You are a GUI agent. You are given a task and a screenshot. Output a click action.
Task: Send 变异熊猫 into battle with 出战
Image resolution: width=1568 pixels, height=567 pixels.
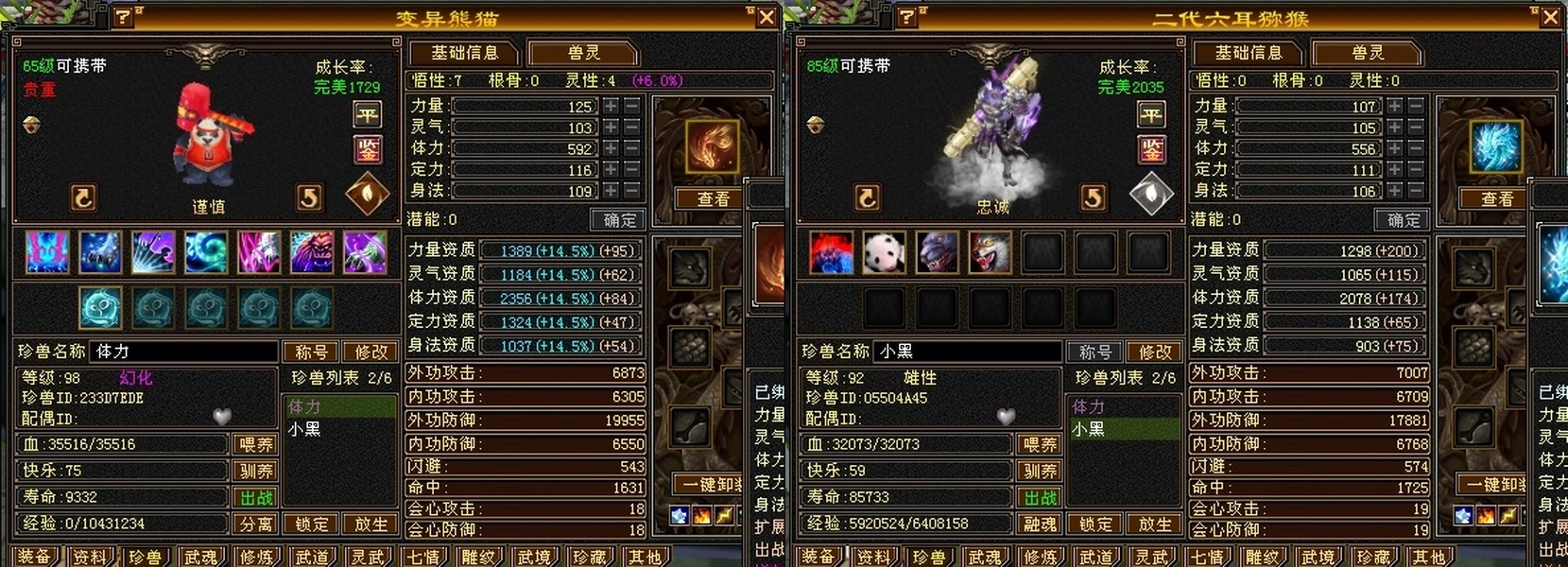(x=256, y=497)
